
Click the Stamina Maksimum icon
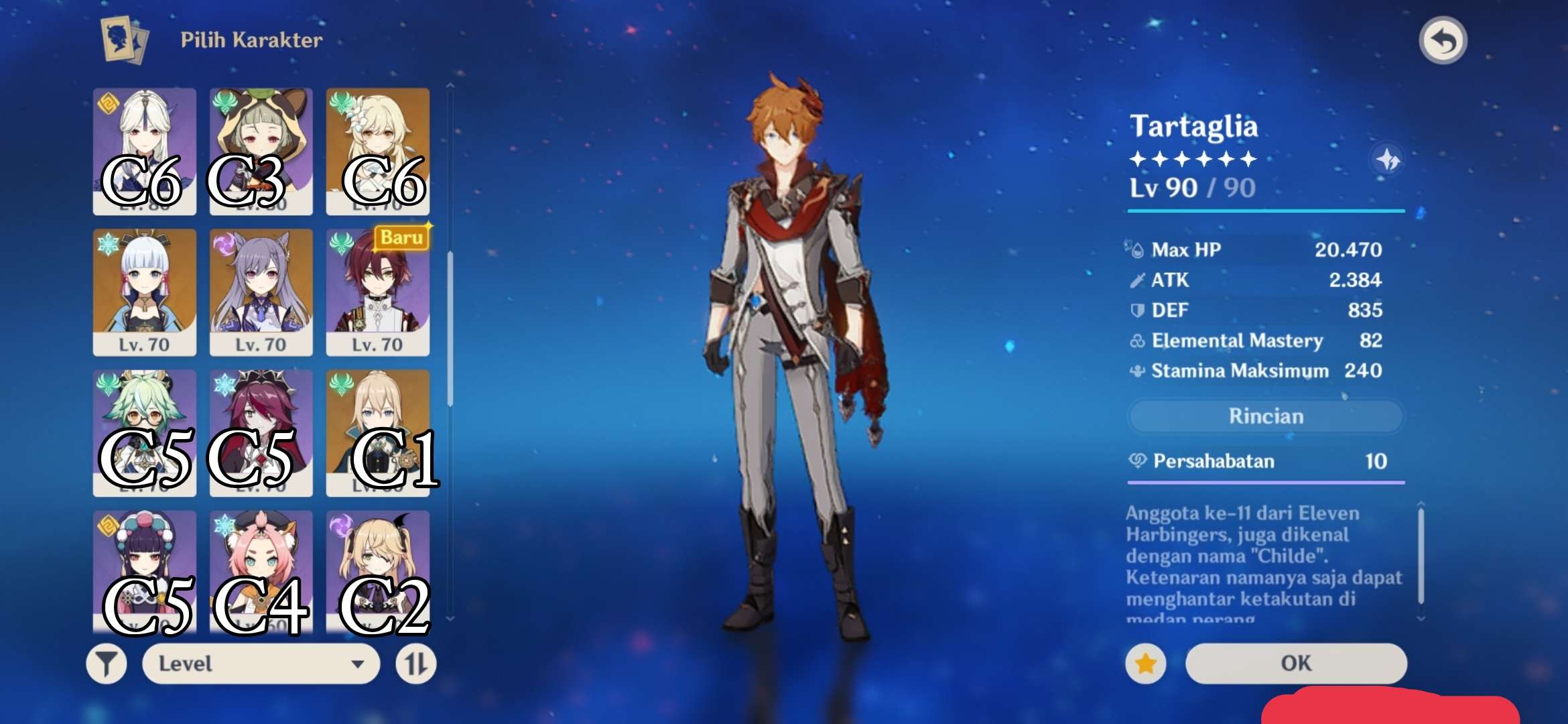click(x=1137, y=370)
